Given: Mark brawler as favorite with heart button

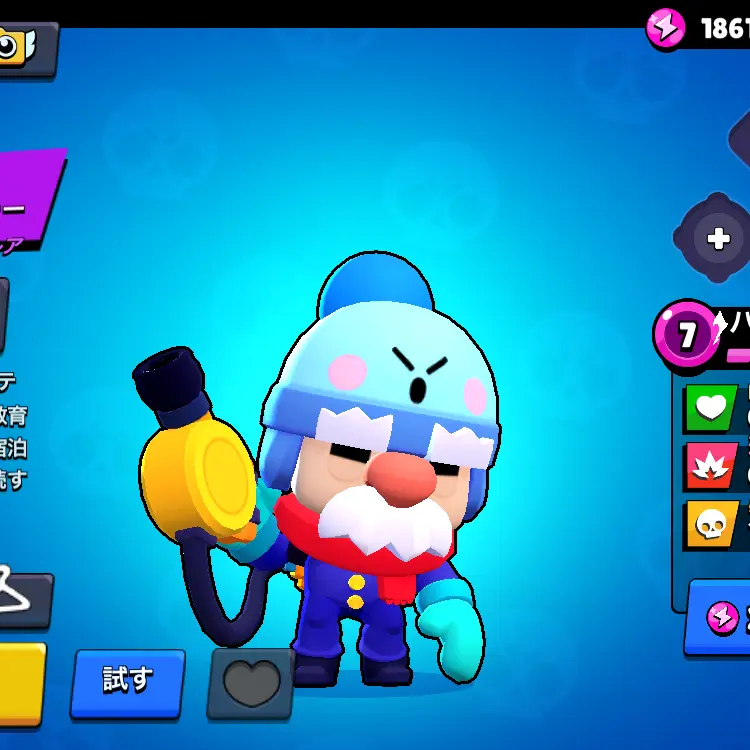Looking at the screenshot, I should (x=249, y=684).
